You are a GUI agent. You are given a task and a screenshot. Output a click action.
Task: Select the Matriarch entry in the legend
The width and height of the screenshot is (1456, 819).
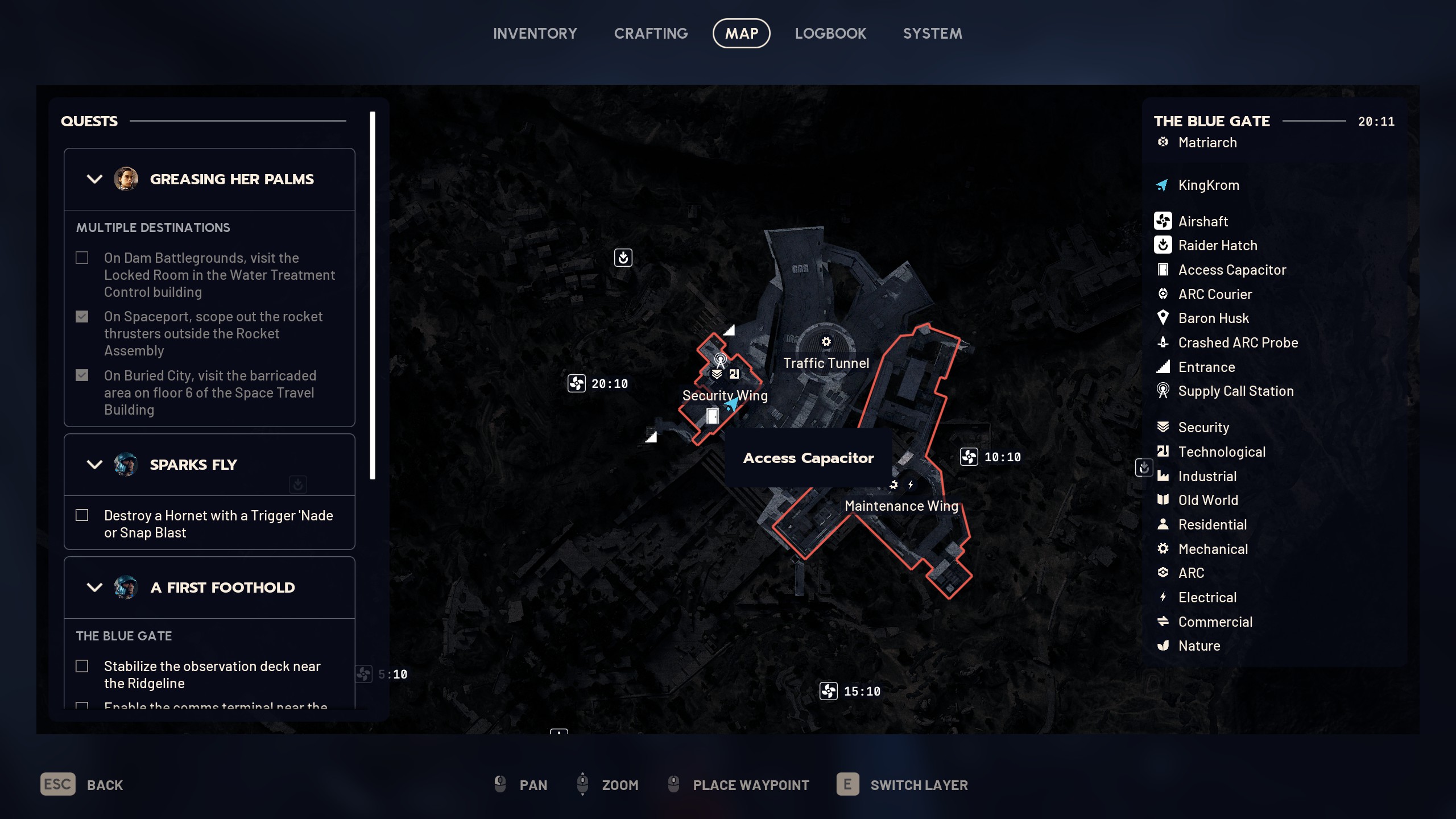(x=1207, y=143)
